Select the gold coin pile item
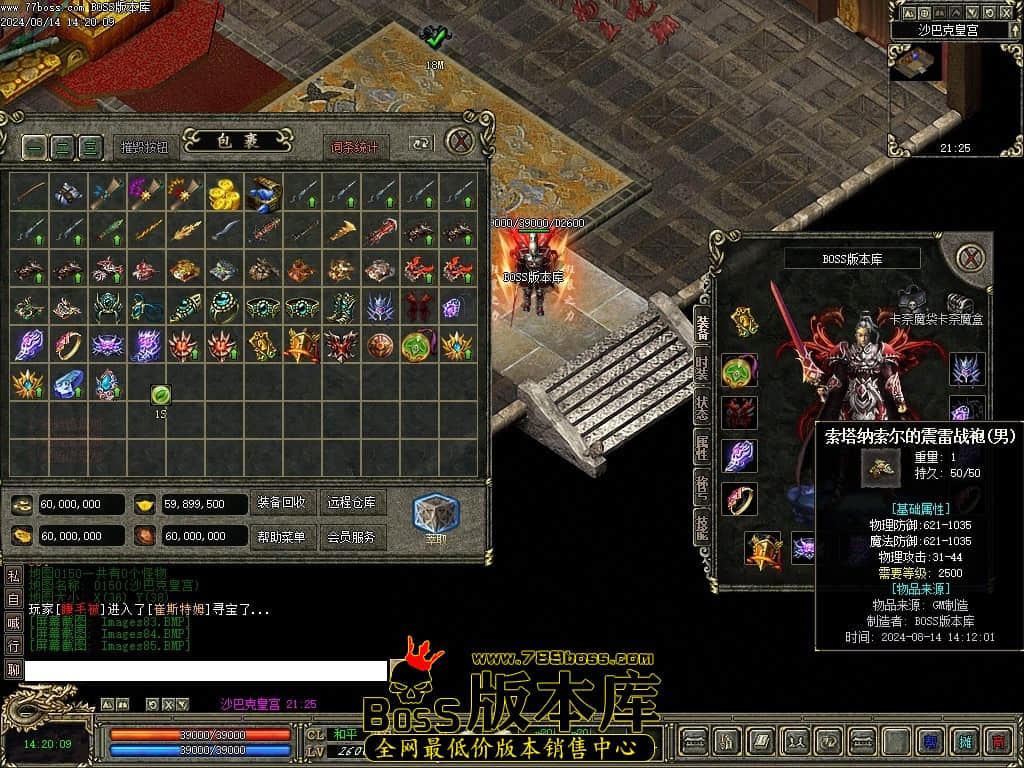1024x768 pixels. pyautogui.click(x=224, y=193)
